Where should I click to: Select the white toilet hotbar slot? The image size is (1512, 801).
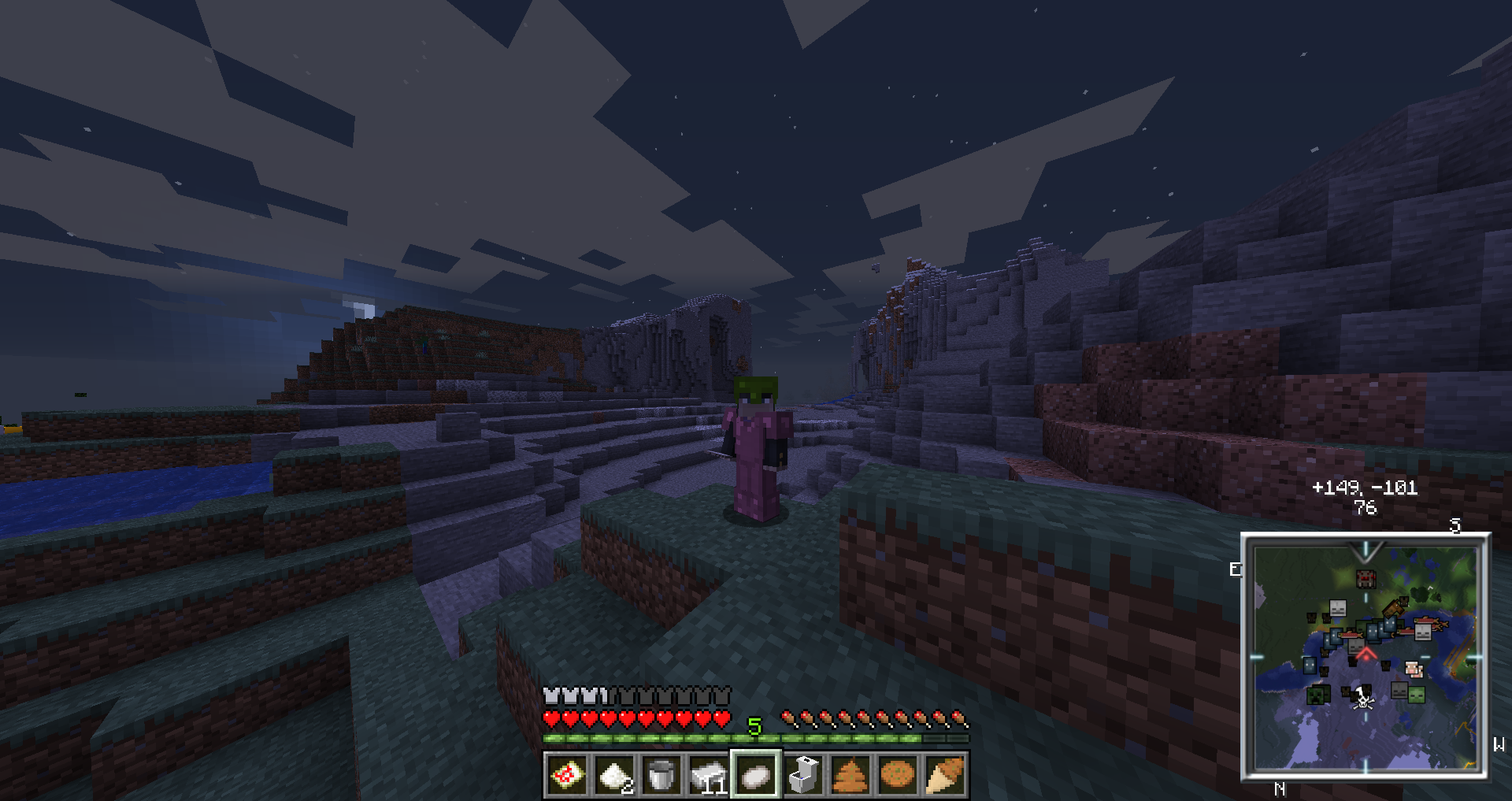coord(803,775)
